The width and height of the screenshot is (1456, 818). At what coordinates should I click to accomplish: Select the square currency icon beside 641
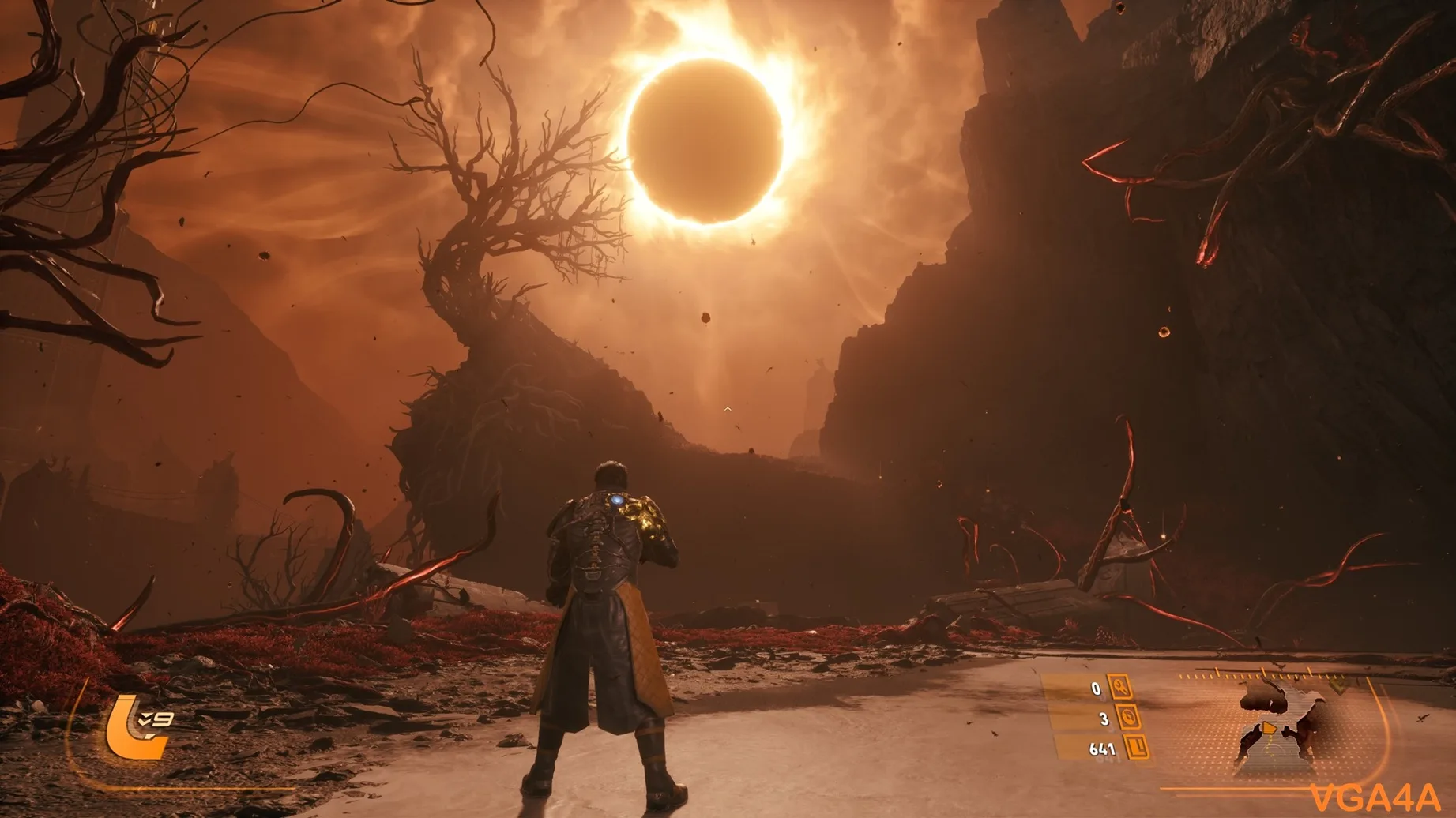click(x=1137, y=746)
